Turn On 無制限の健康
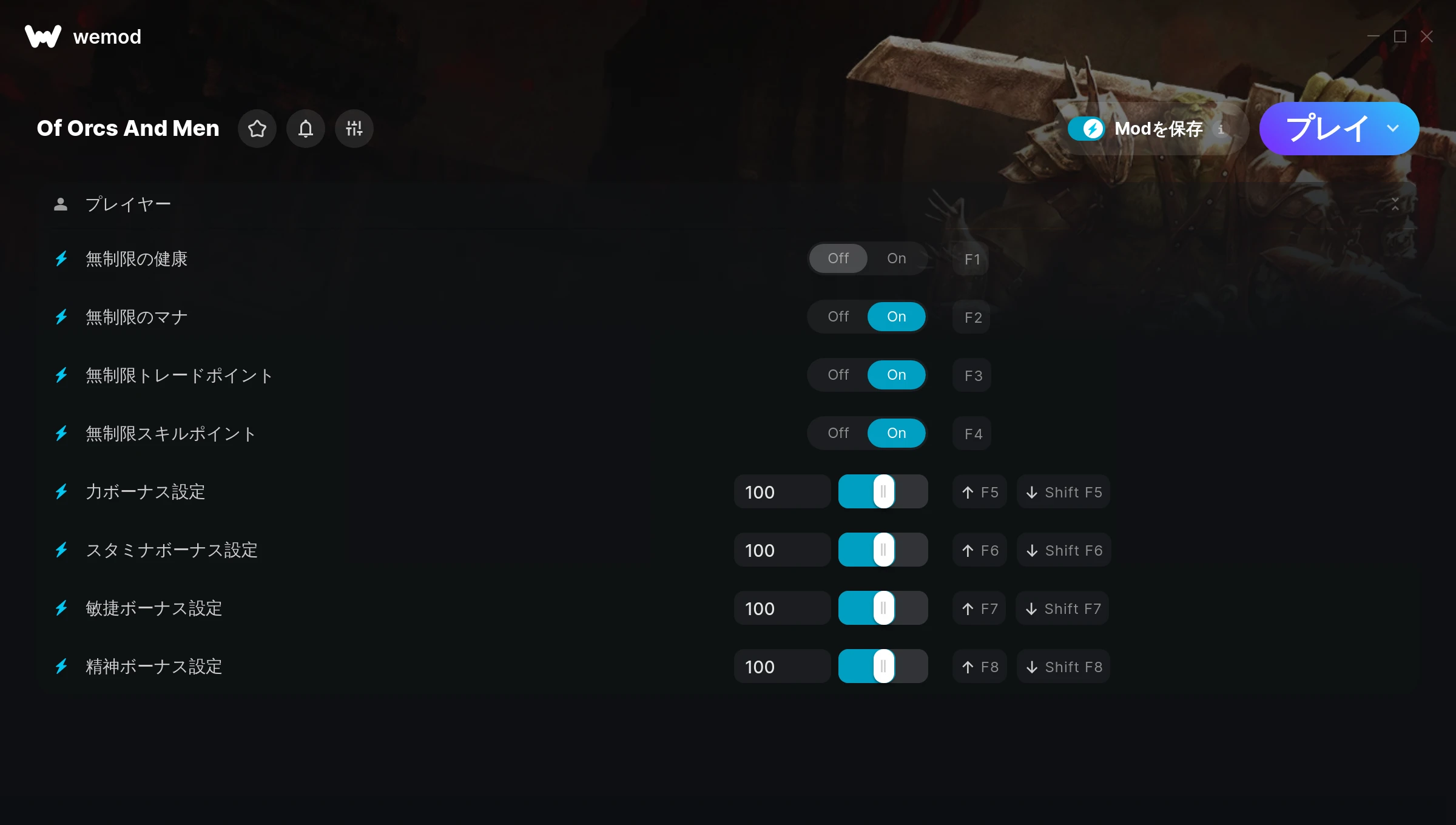The image size is (1456, 825). [x=896, y=258]
